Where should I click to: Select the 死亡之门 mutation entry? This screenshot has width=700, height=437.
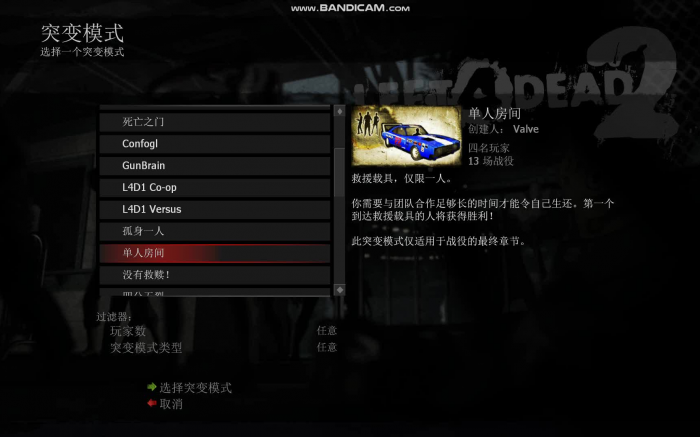pyautogui.click(x=214, y=122)
